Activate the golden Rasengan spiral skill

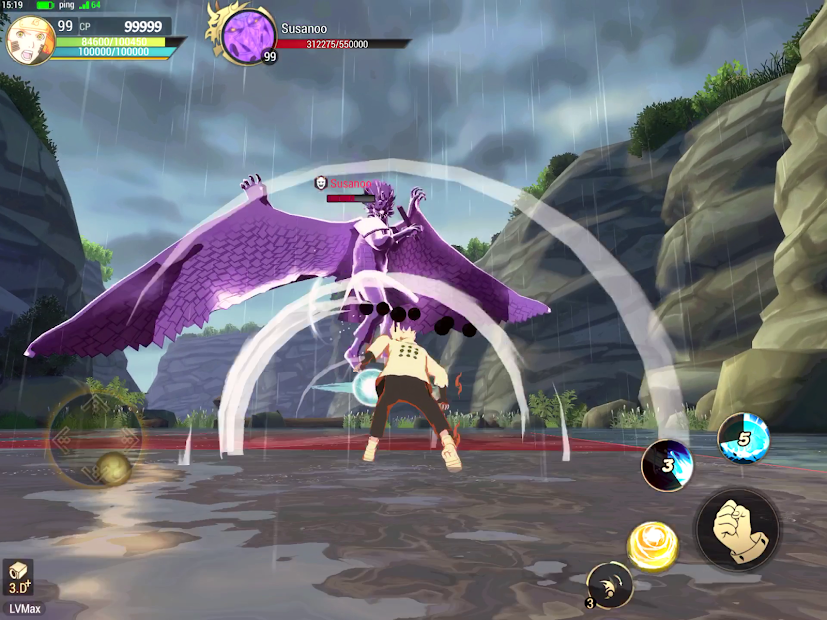(652, 546)
